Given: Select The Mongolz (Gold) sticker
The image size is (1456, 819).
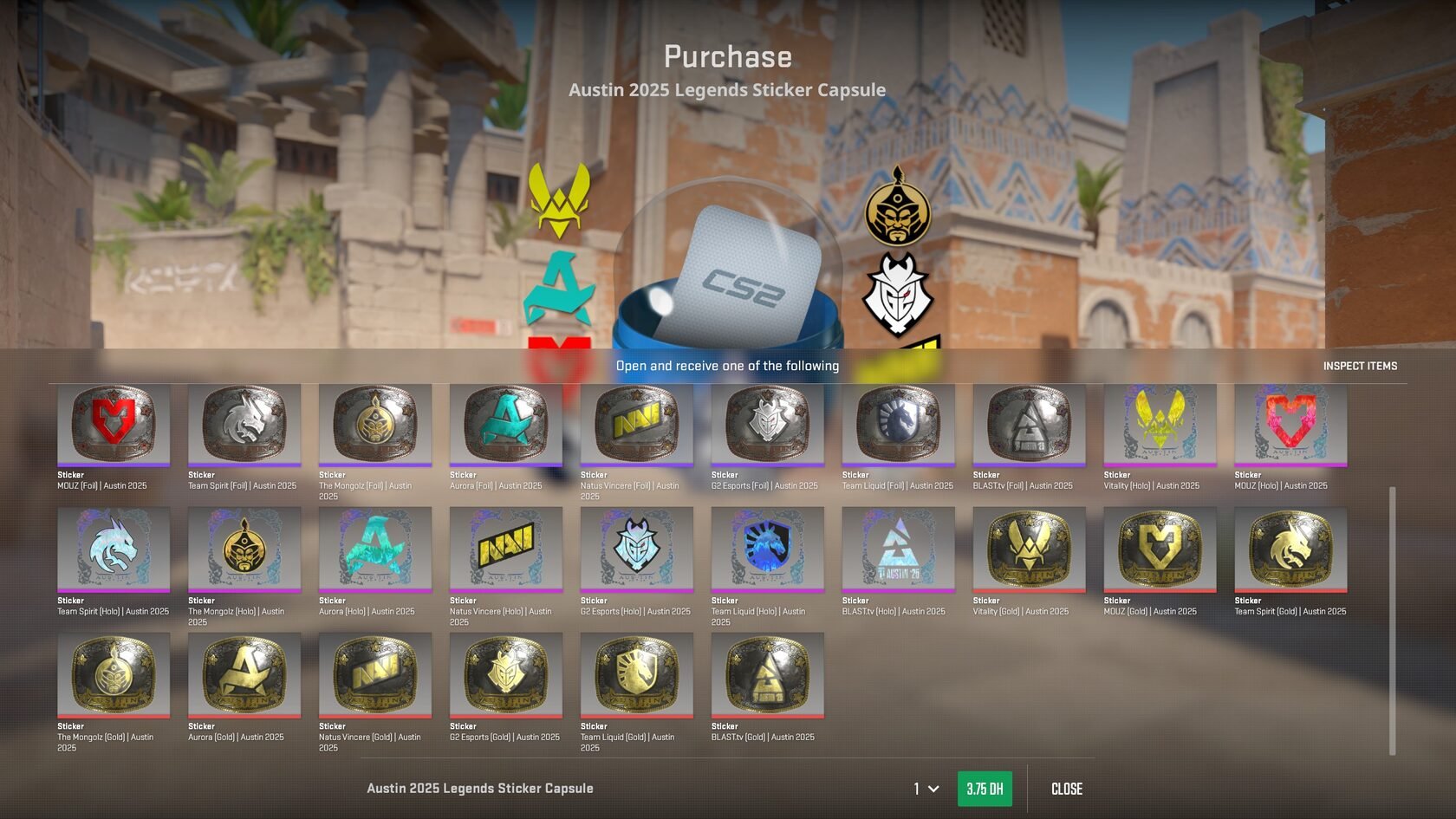Looking at the screenshot, I should coord(114,675).
